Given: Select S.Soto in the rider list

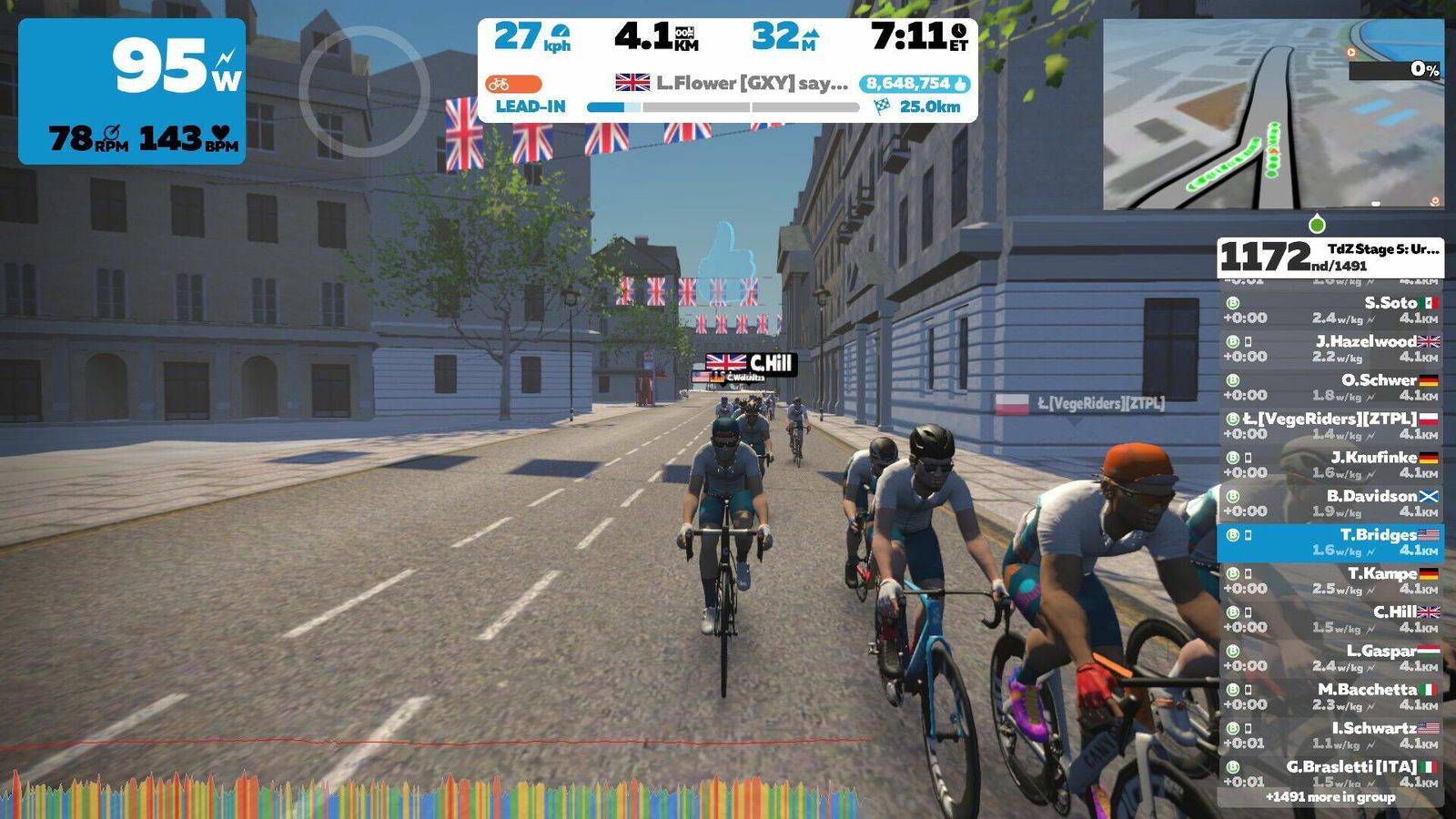Looking at the screenshot, I should point(1330,310).
